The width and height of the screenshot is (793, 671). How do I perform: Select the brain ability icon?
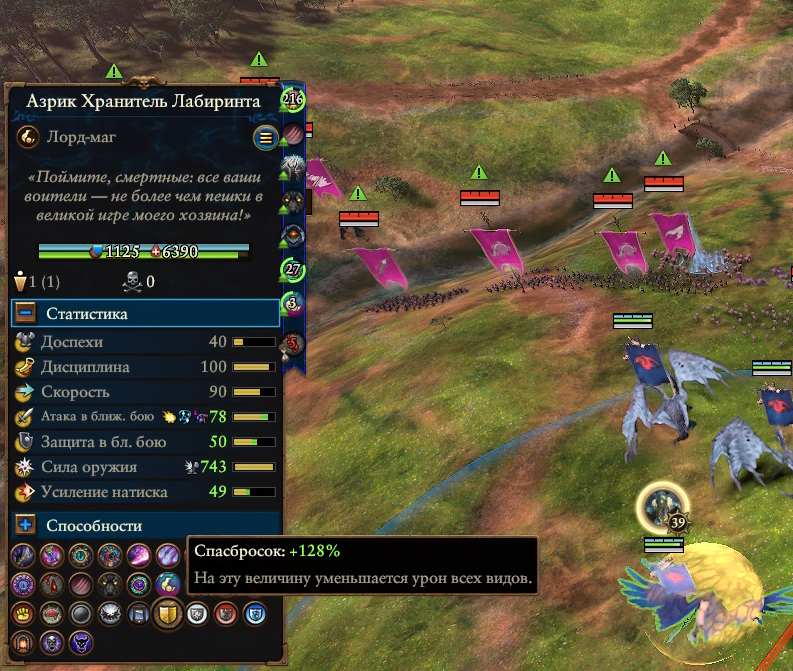pos(51,613)
